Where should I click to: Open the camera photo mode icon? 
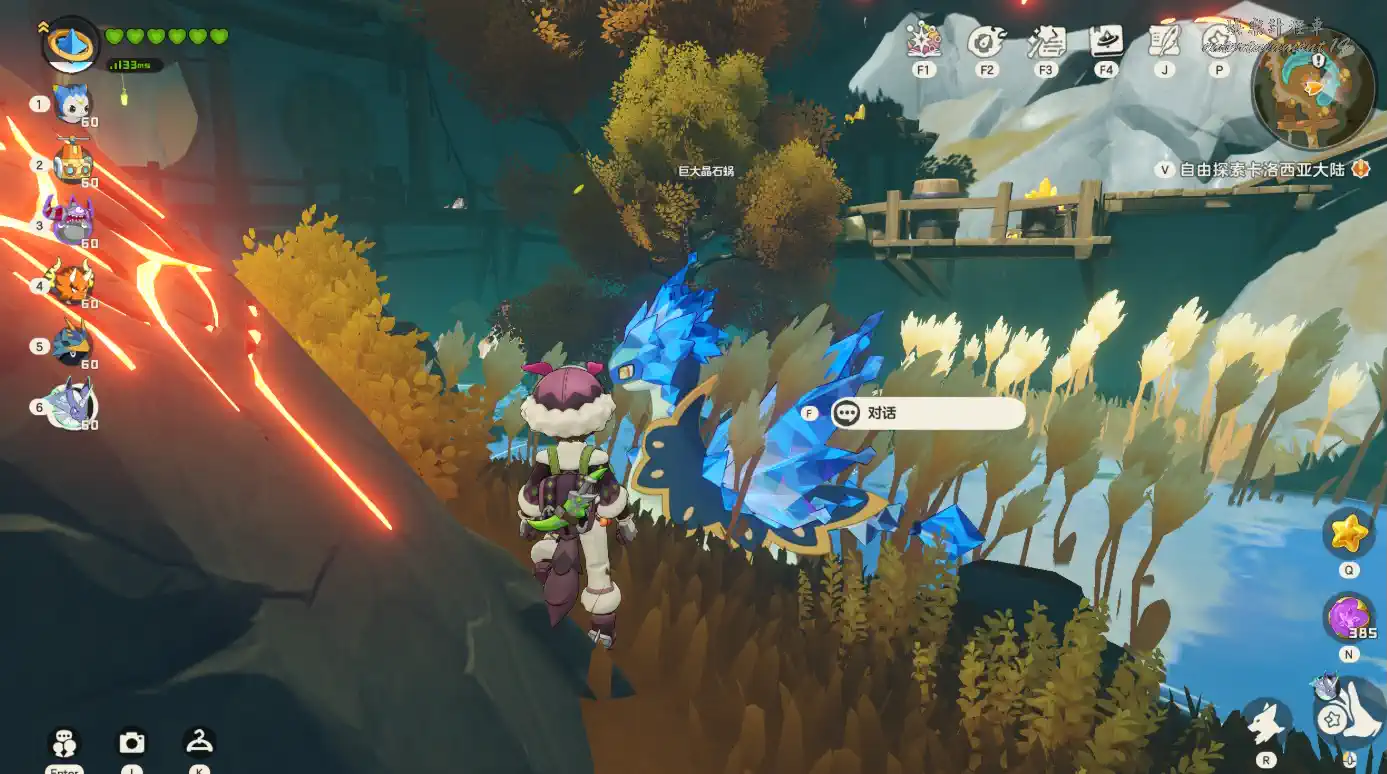[x=132, y=742]
